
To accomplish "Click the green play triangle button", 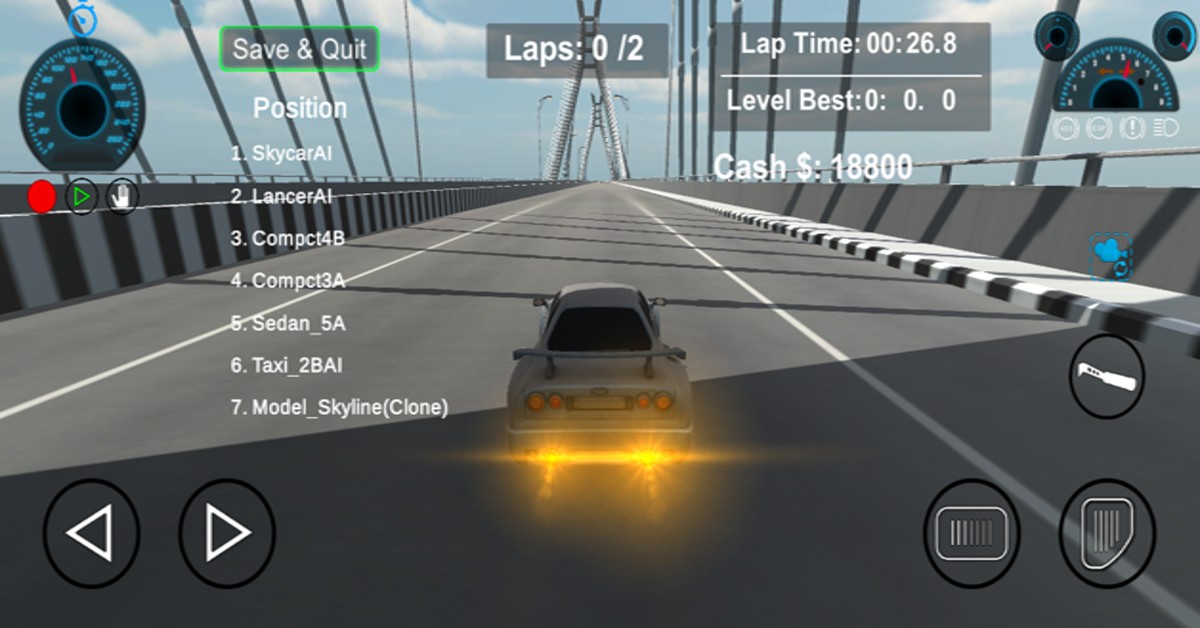I will pos(82,197).
